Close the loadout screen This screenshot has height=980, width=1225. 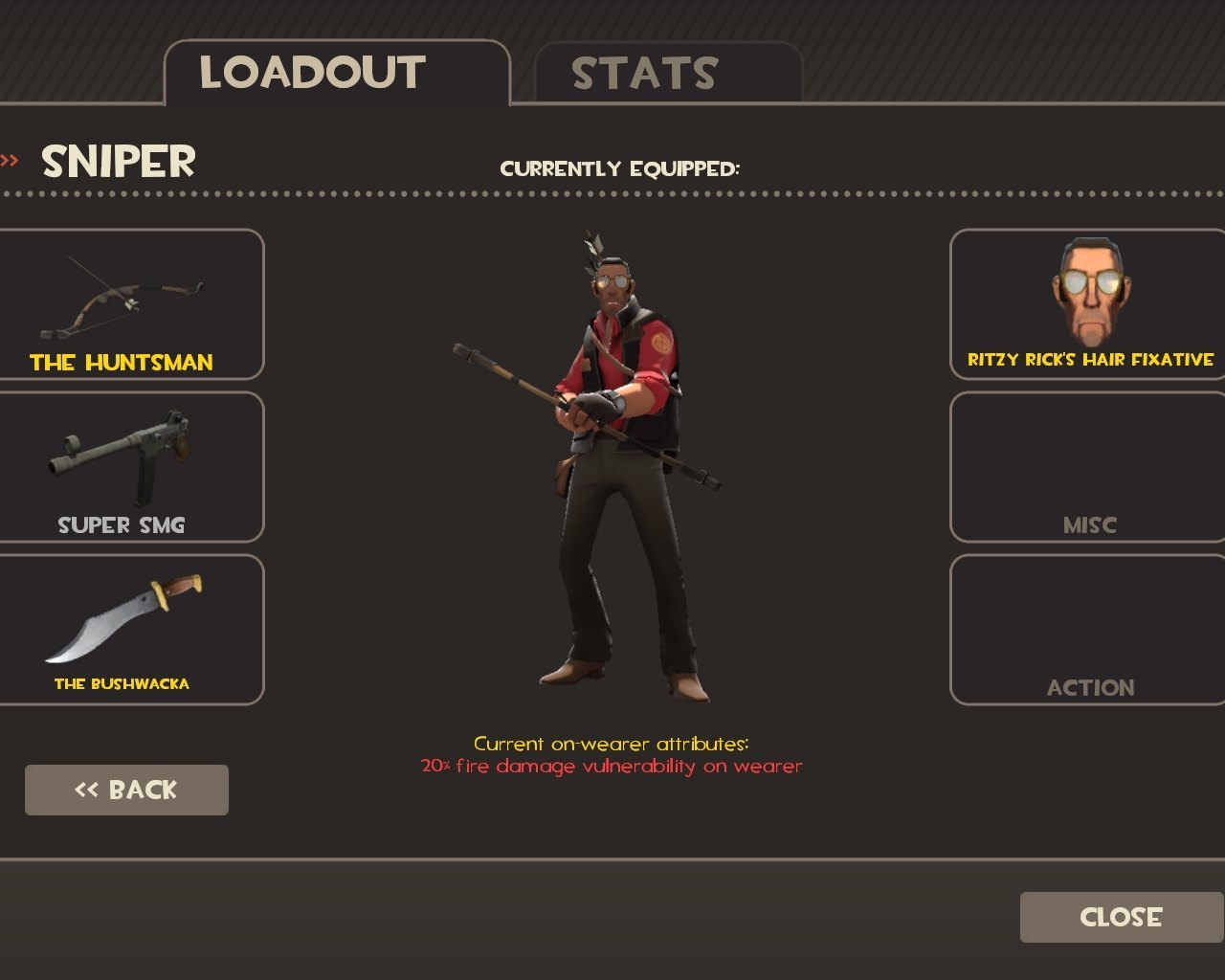coord(1121,917)
